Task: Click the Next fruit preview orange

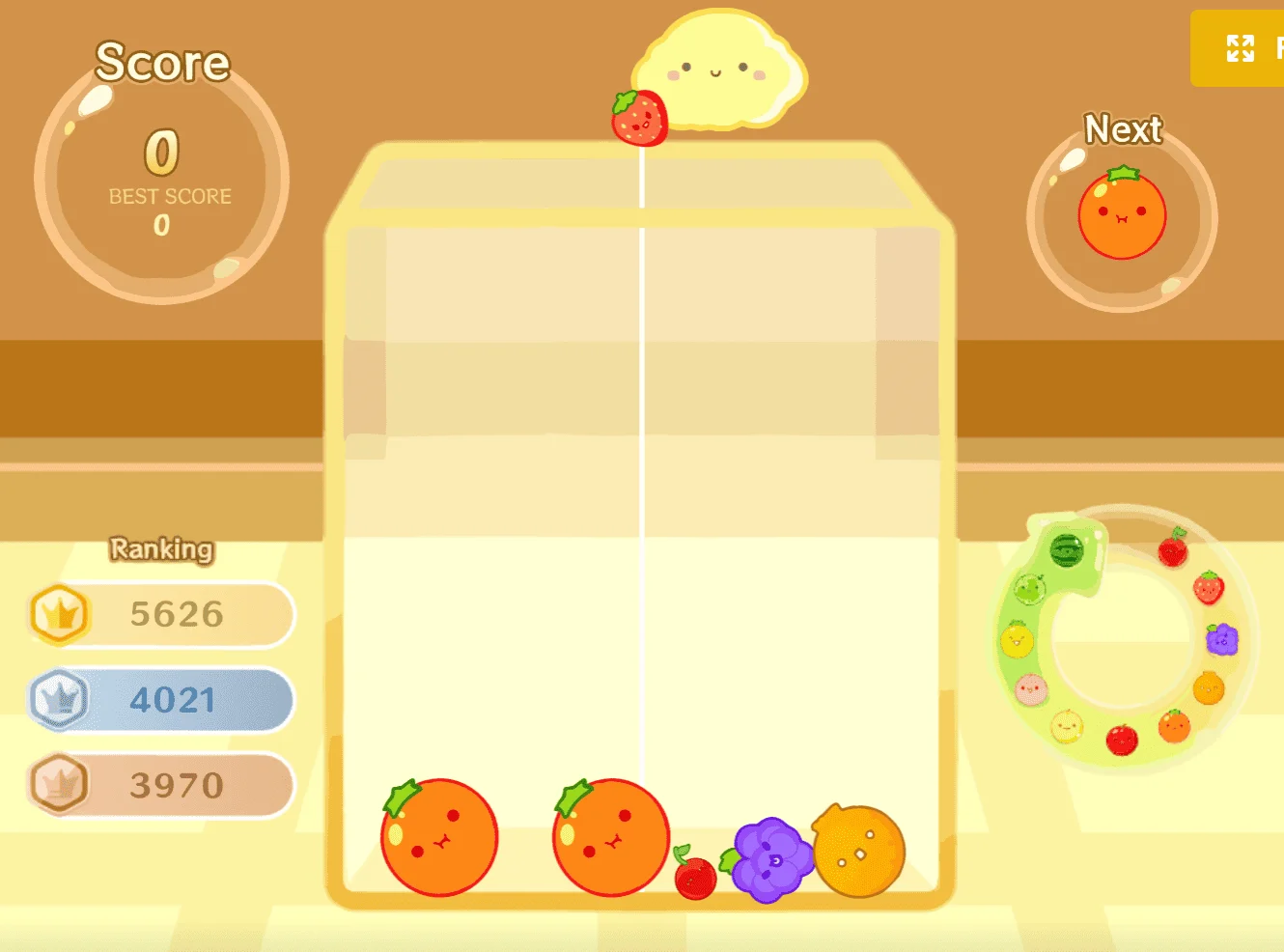Action: coord(1121,213)
